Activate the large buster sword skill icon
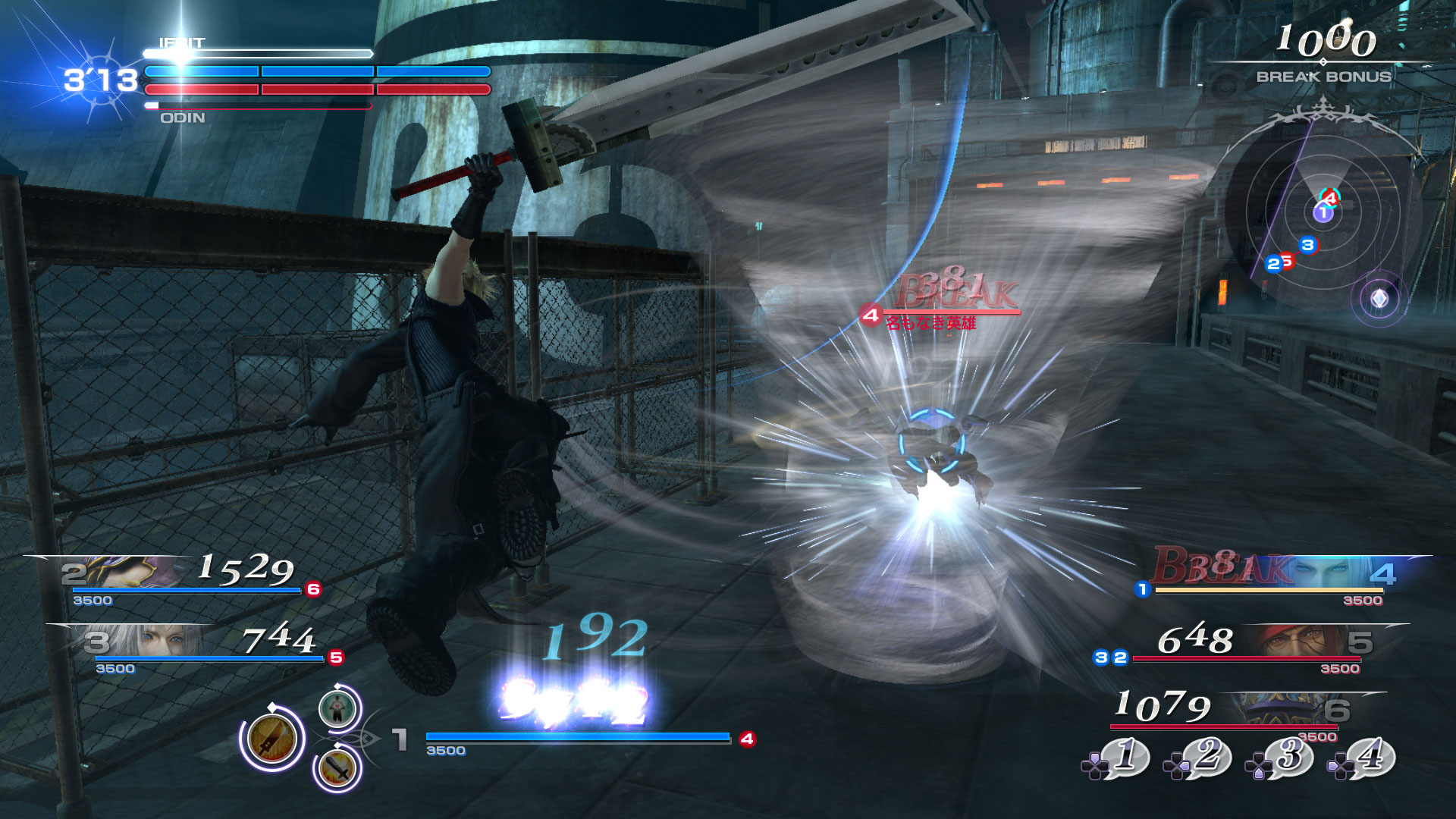Screen dimensions: 1456x819 click(x=271, y=738)
